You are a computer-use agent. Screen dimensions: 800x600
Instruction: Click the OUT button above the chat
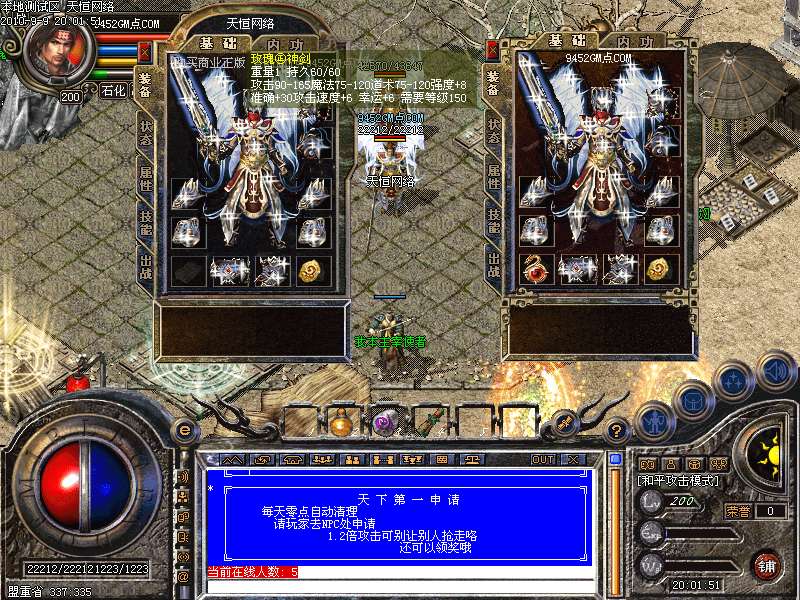click(x=543, y=460)
